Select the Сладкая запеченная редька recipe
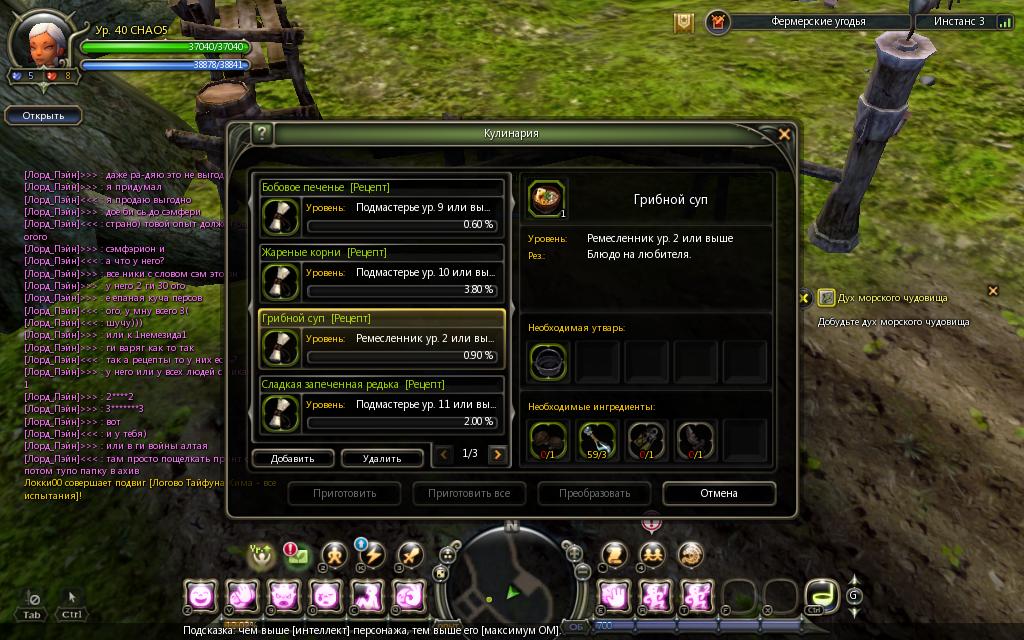 pos(382,405)
